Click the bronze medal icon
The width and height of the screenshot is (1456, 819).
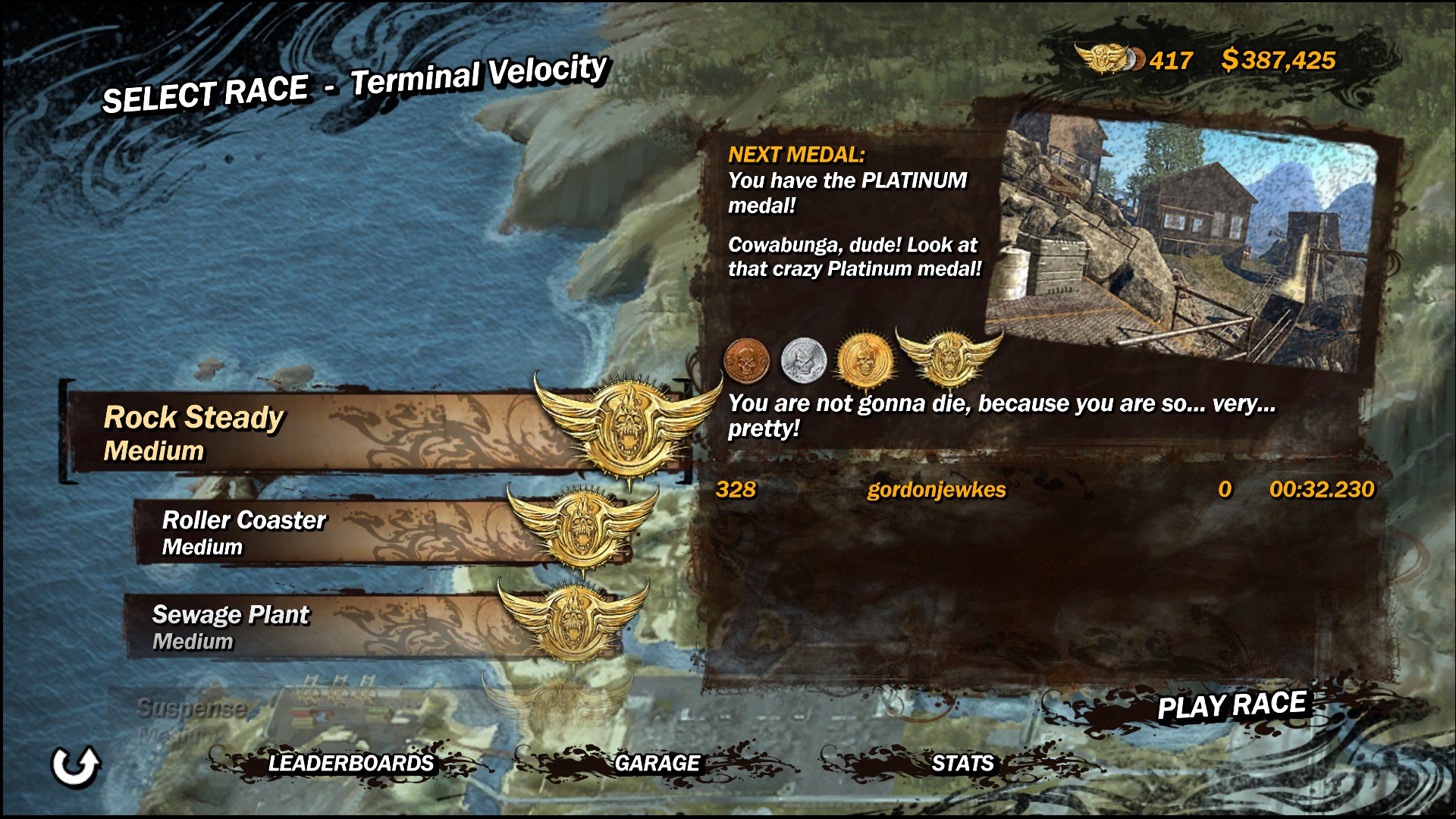pos(747,360)
